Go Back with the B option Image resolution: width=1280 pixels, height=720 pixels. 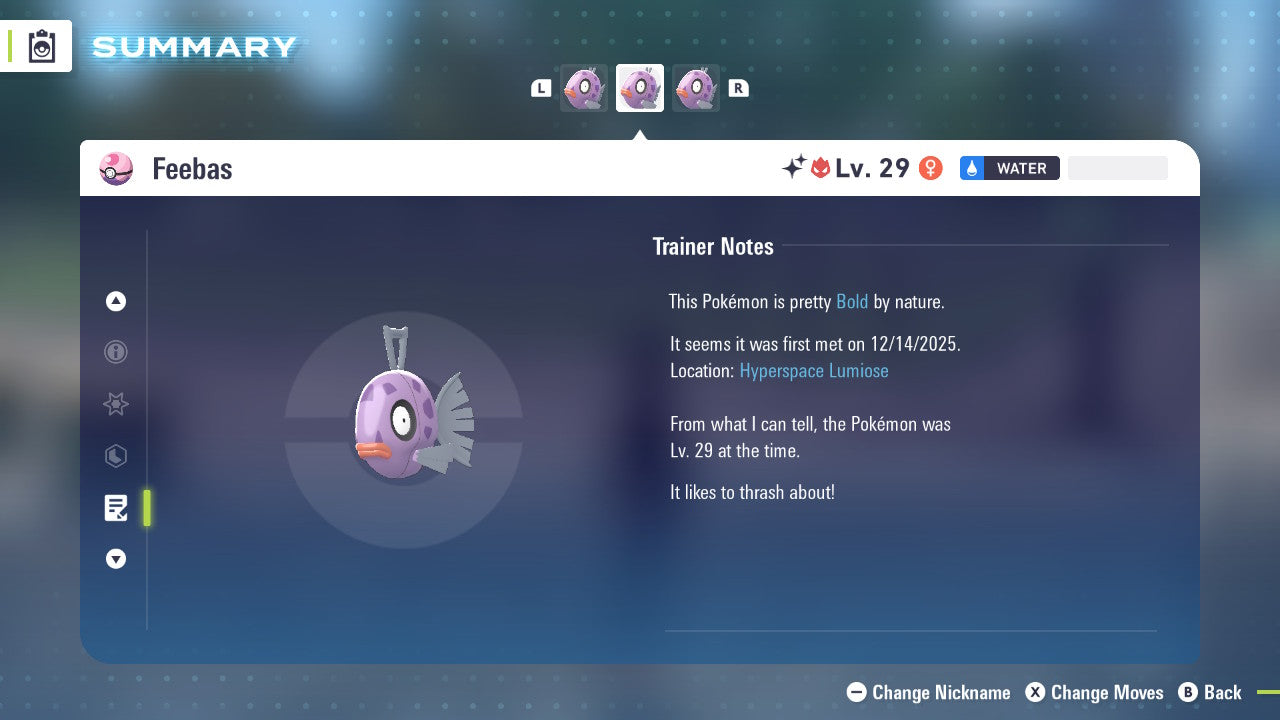[x=1211, y=692]
